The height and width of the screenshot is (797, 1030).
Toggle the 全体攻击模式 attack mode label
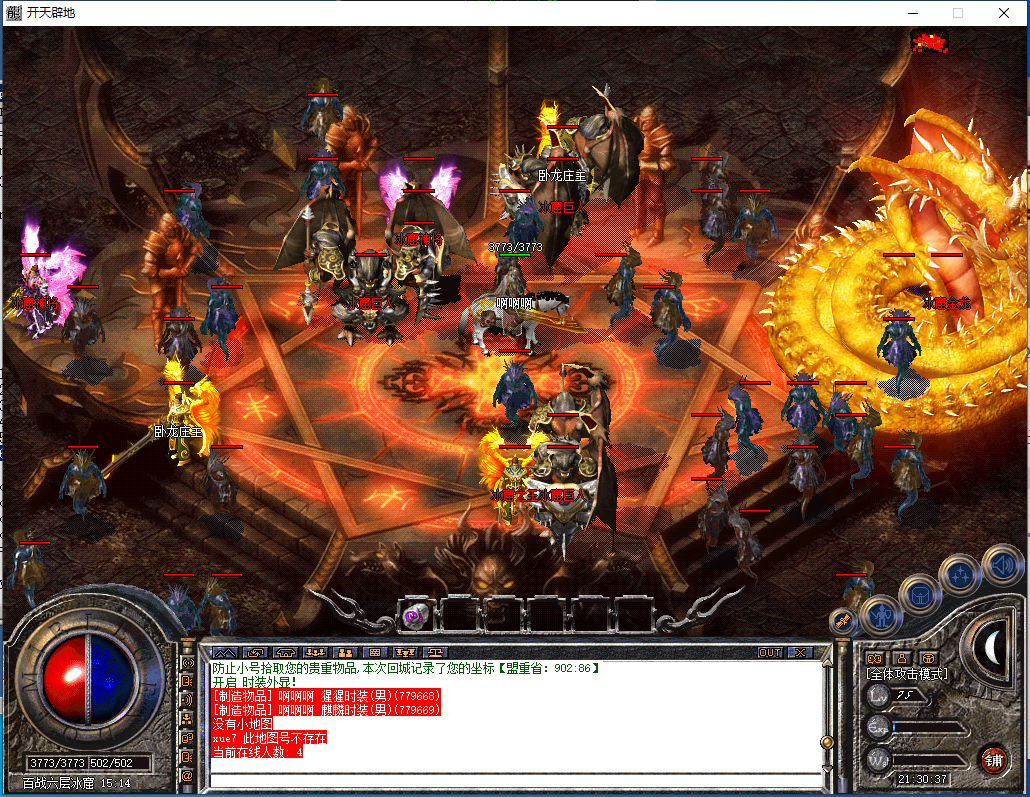(906, 674)
